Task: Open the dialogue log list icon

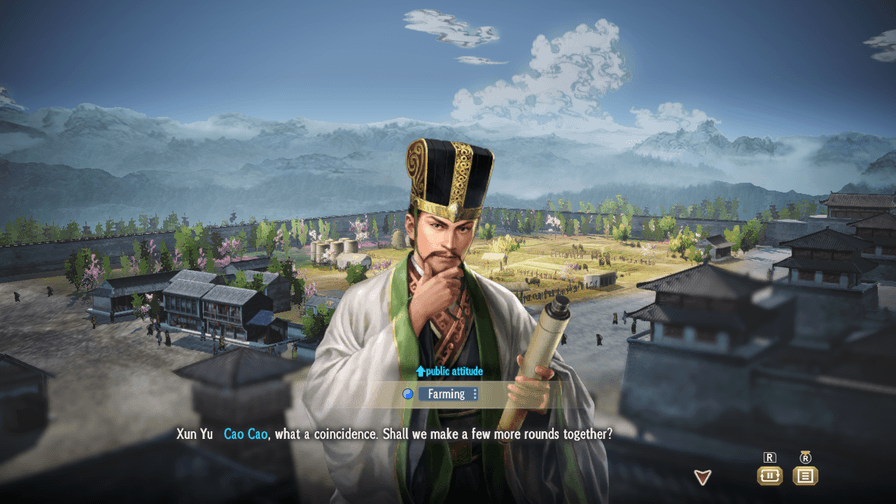Action: pyautogui.click(x=805, y=476)
